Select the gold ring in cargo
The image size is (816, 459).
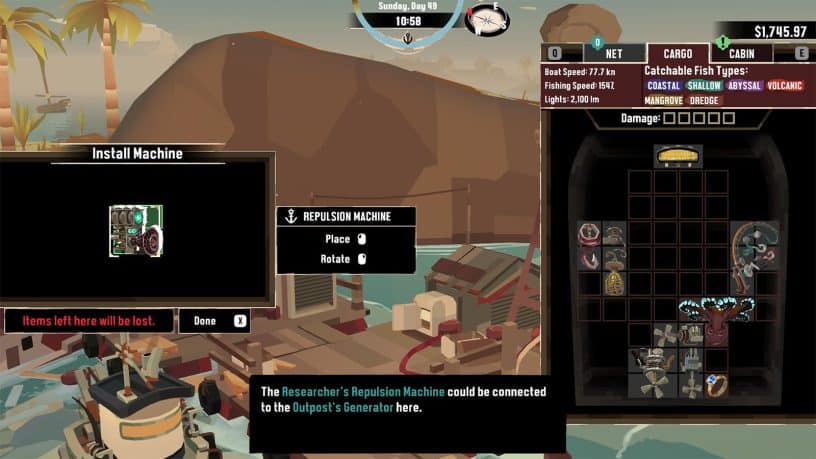(x=716, y=384)
